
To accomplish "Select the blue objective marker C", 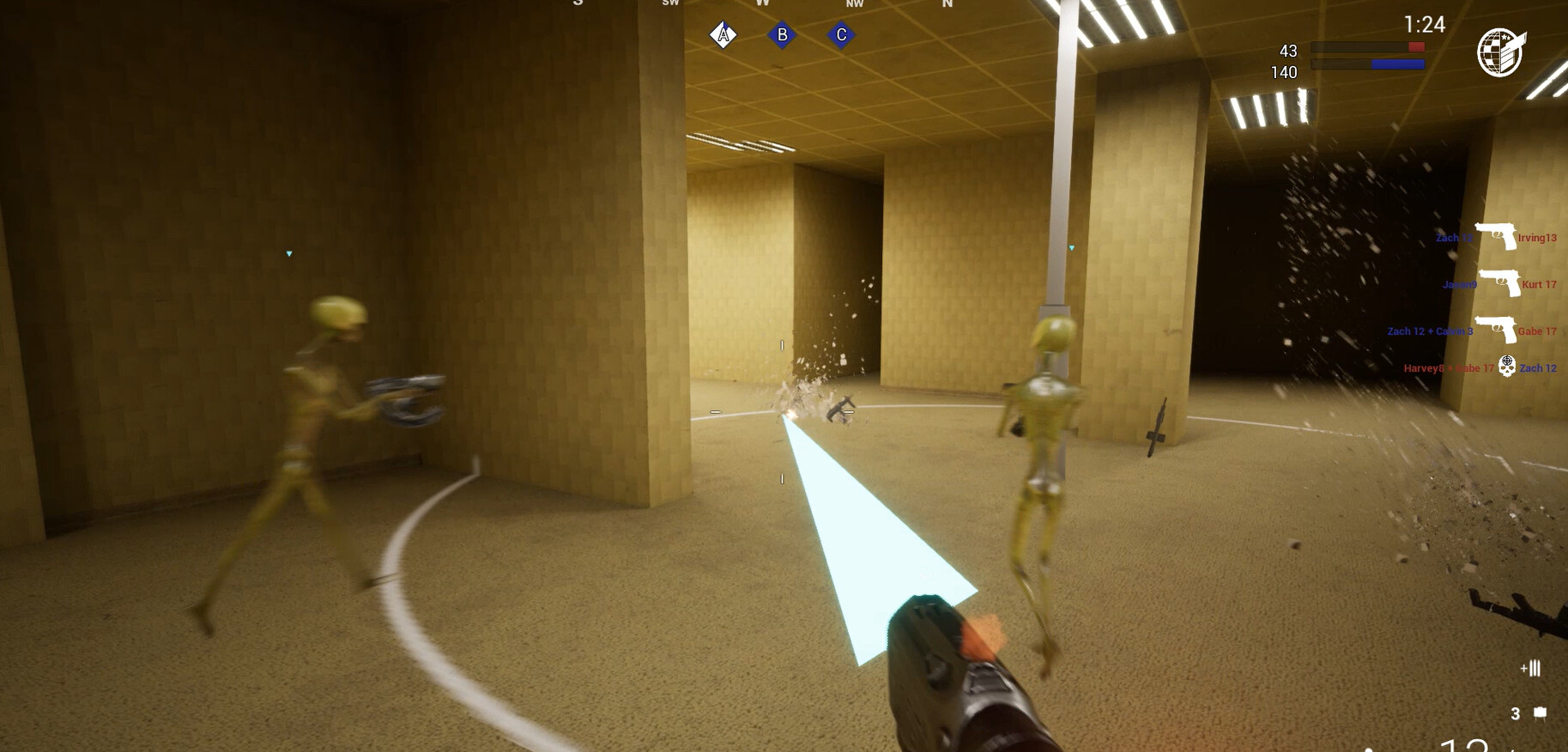I will (x=840, y=36).
